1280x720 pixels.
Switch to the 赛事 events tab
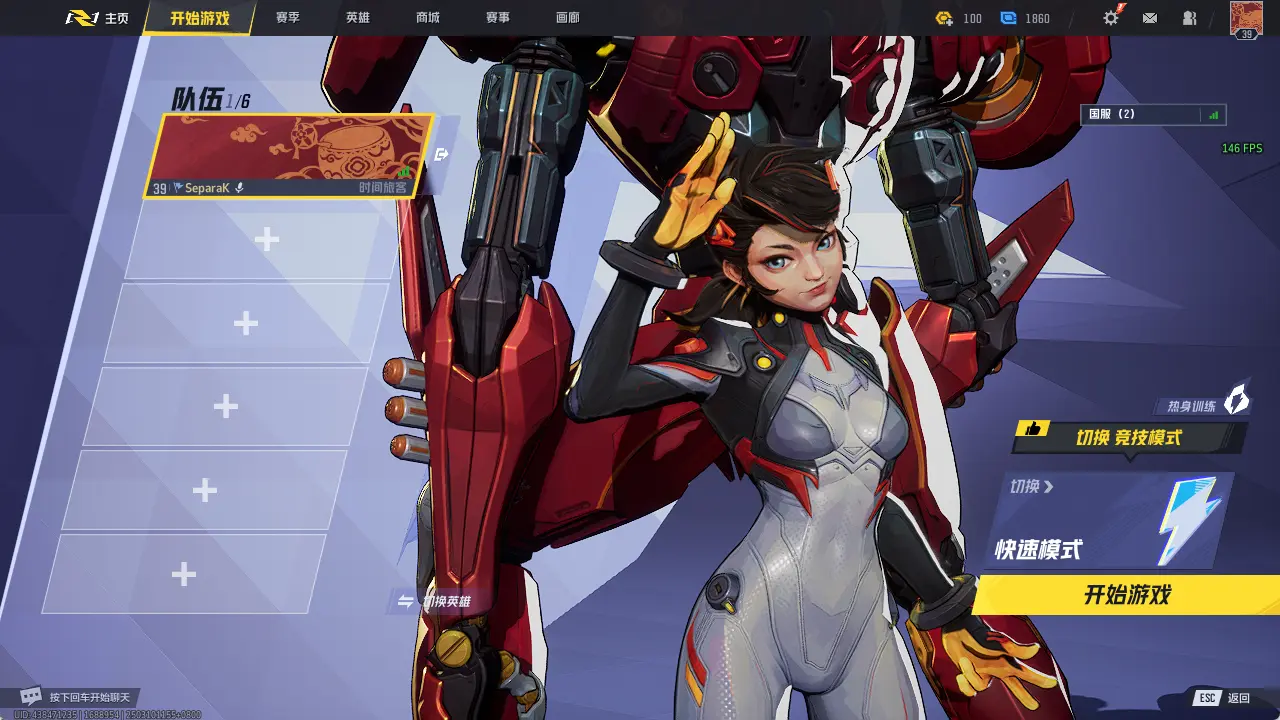[x=498, y=18]
